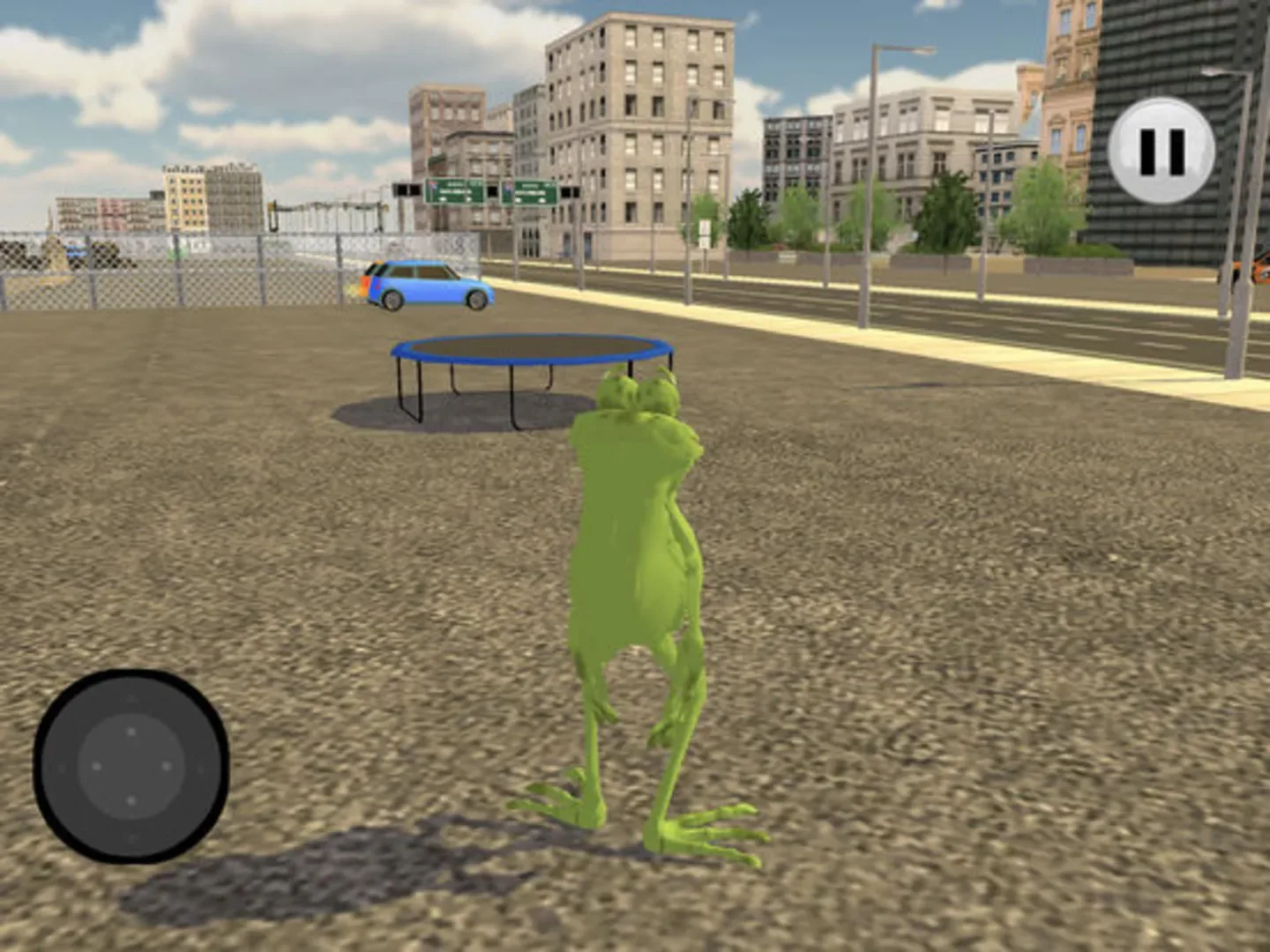
Task: Tap the right direction dot on joystick
Action: [x=166, y=767]
